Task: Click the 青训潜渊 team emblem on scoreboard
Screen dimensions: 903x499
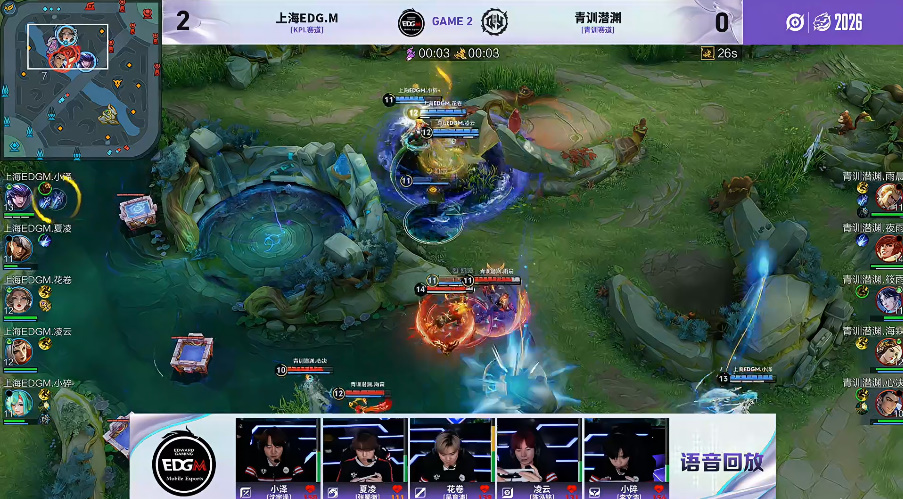Action: [x=495, y=22]
